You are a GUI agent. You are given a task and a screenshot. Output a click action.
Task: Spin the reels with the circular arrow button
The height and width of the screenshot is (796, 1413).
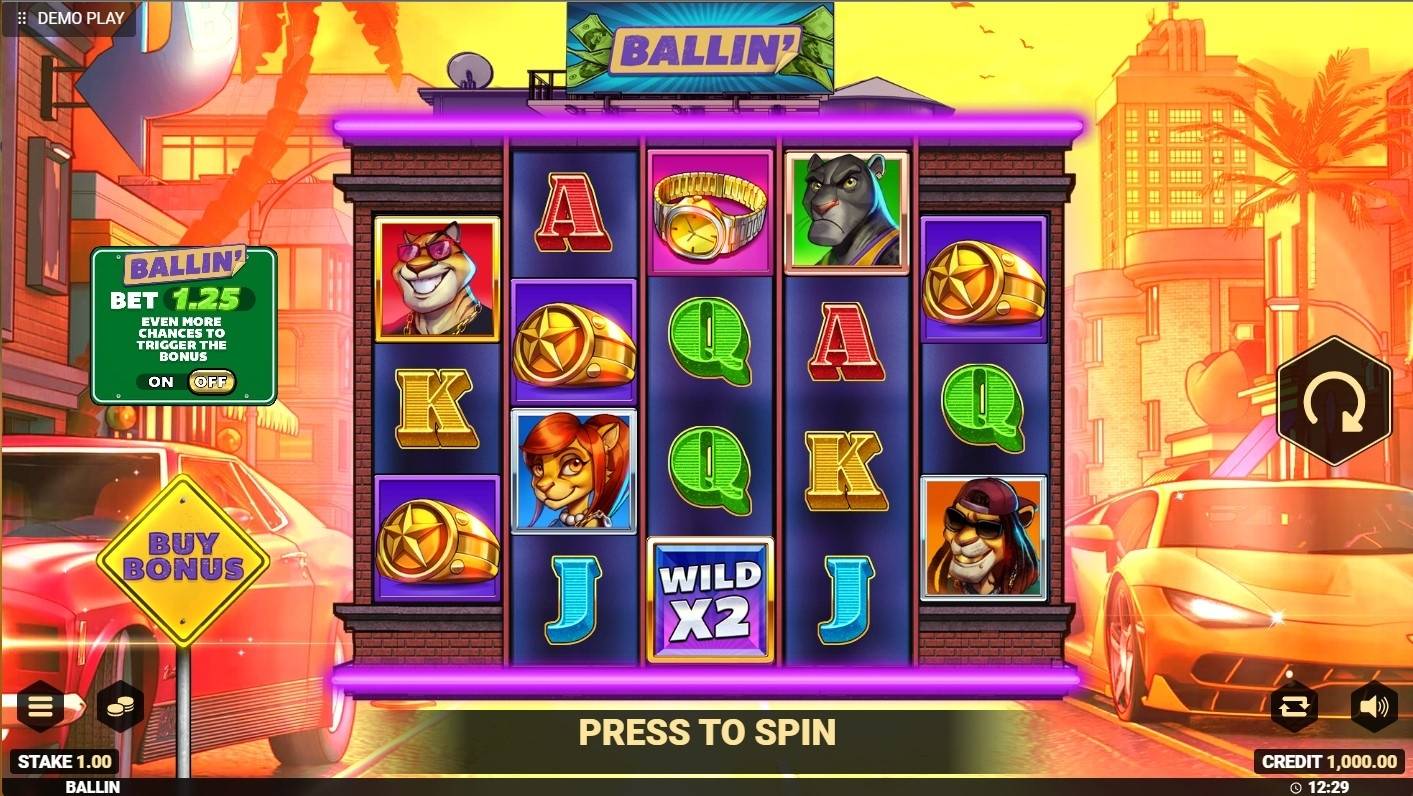[1334, 401]
